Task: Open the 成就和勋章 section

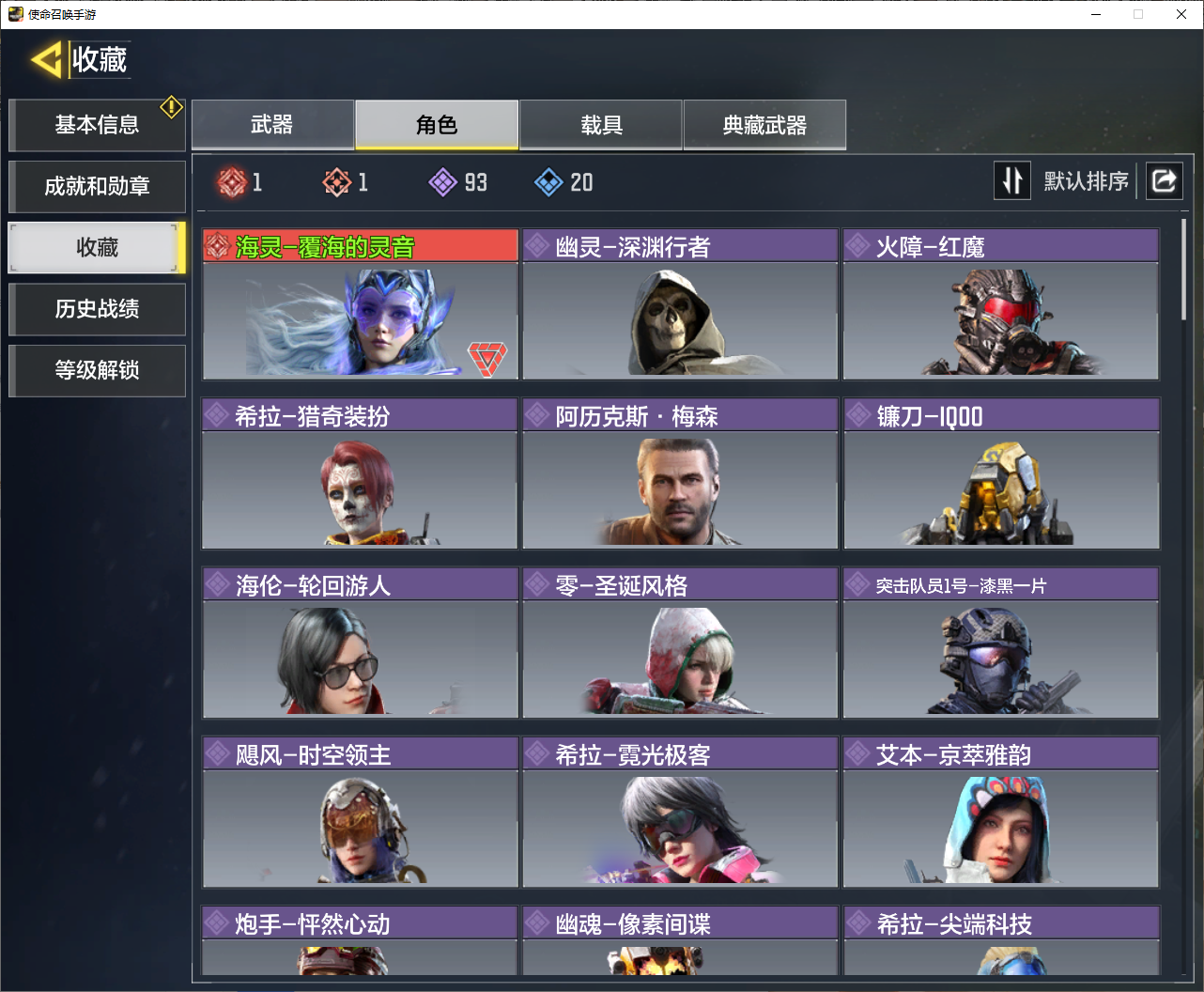Action: (x=97, y=186)
